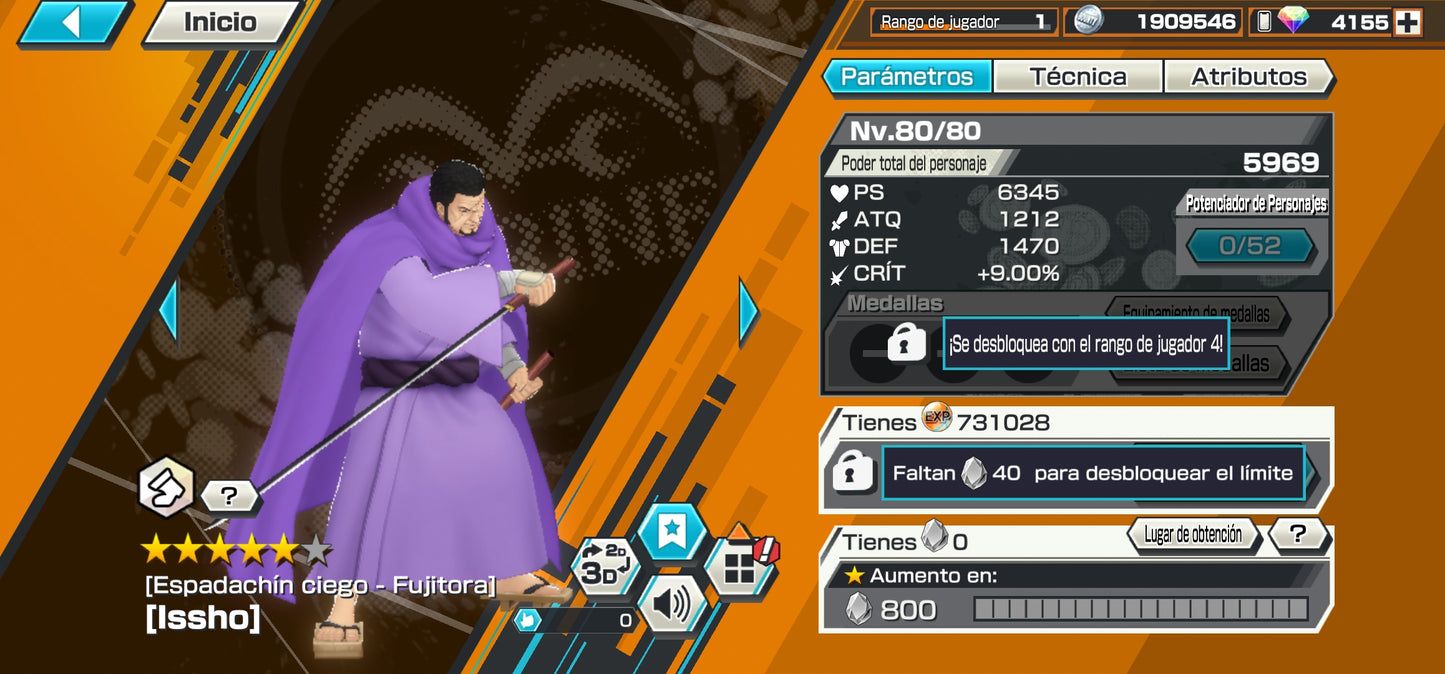
Task: Open the Atributos tab
Action: pos(1248,77)
